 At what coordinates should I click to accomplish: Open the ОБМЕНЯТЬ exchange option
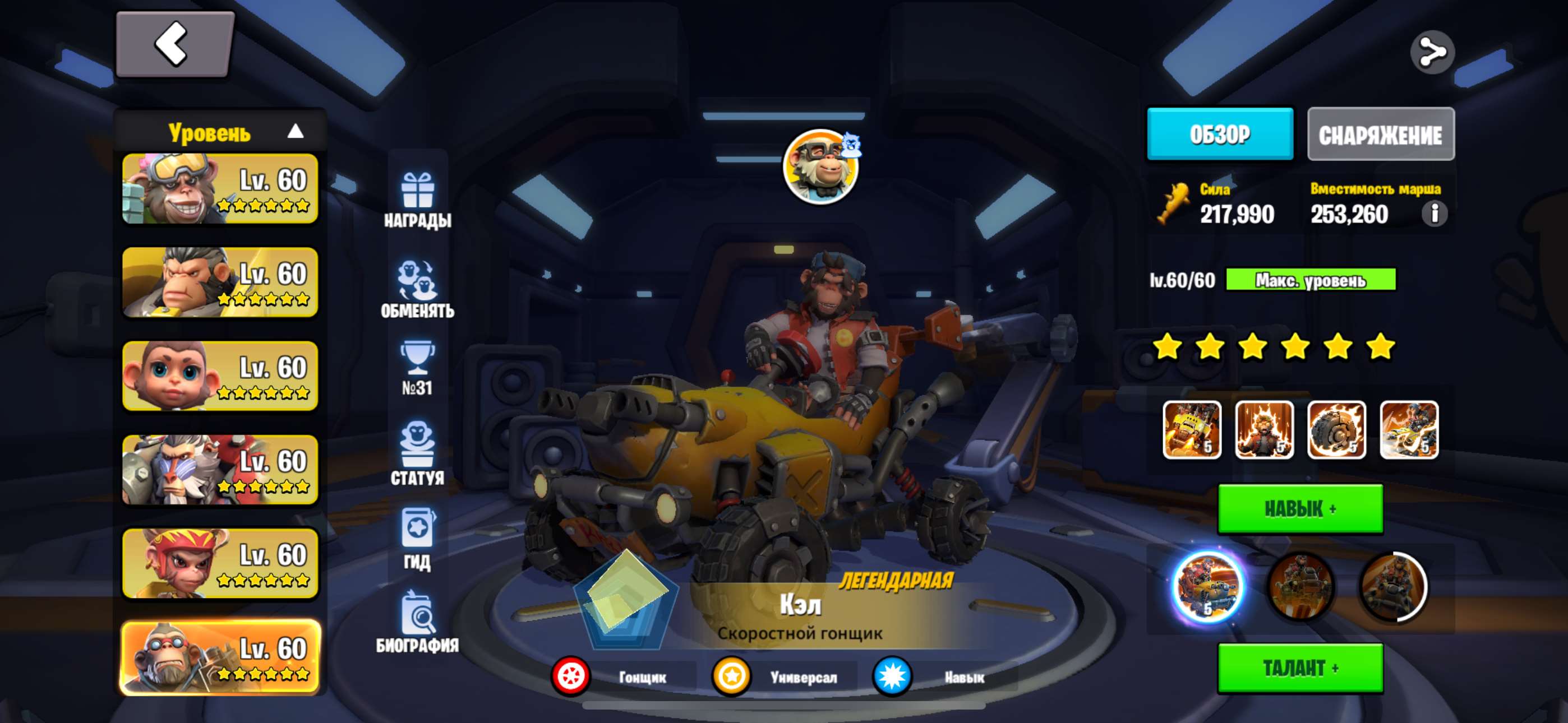(x=418, y=290)
